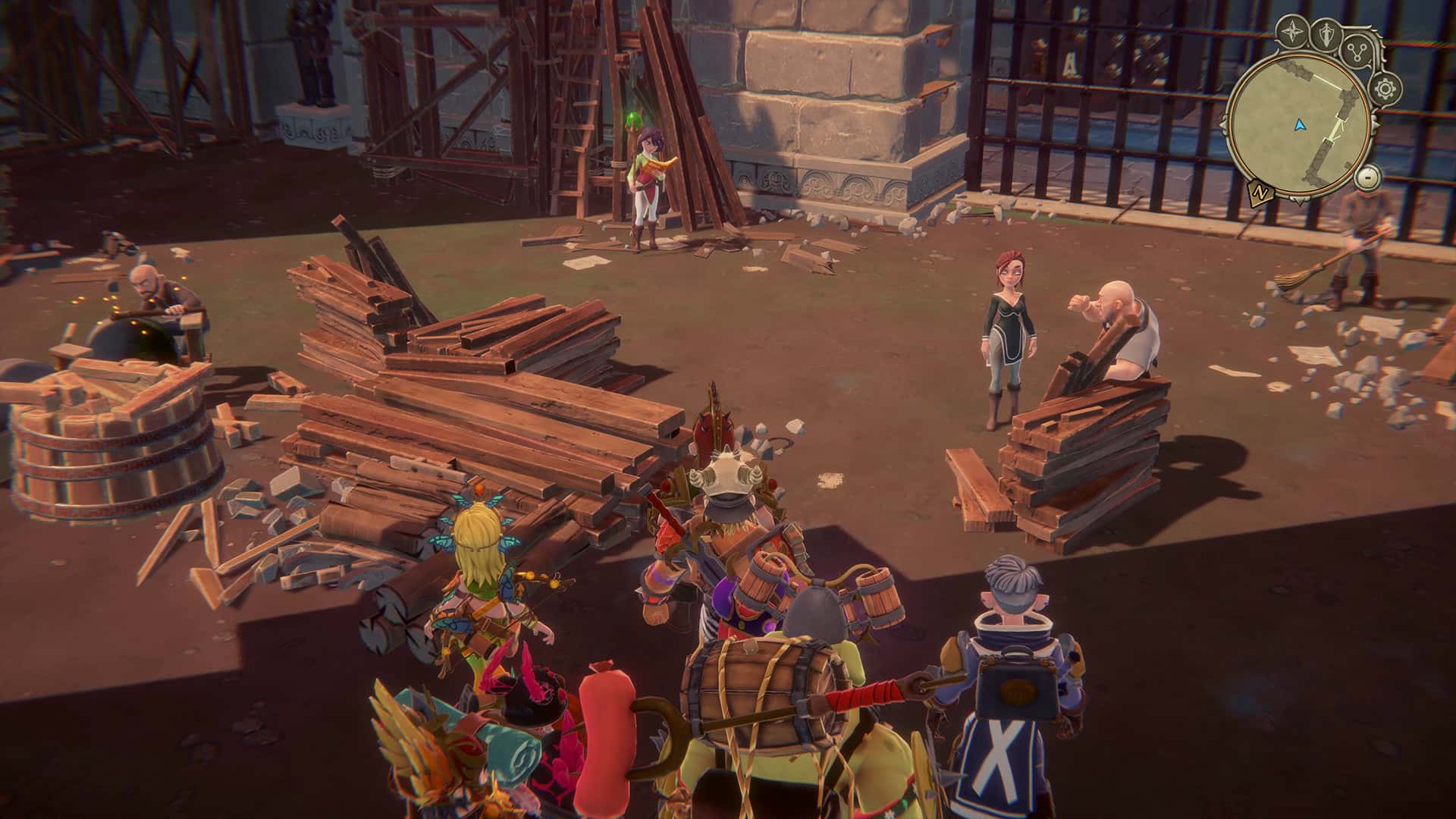Click the blue player arrow inside the minimap
1456x819 pixels.
(x=1299, y=126)
